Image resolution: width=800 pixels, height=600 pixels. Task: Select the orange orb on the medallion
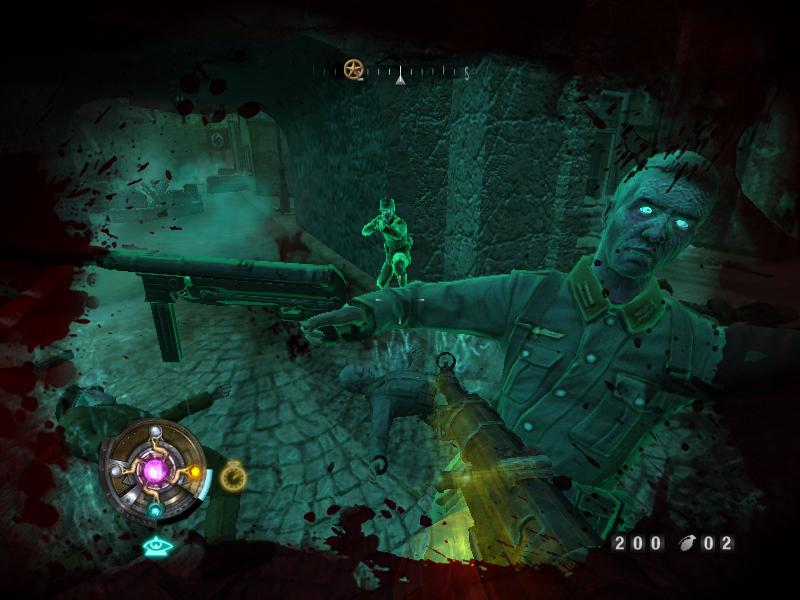tap(195, 470)
